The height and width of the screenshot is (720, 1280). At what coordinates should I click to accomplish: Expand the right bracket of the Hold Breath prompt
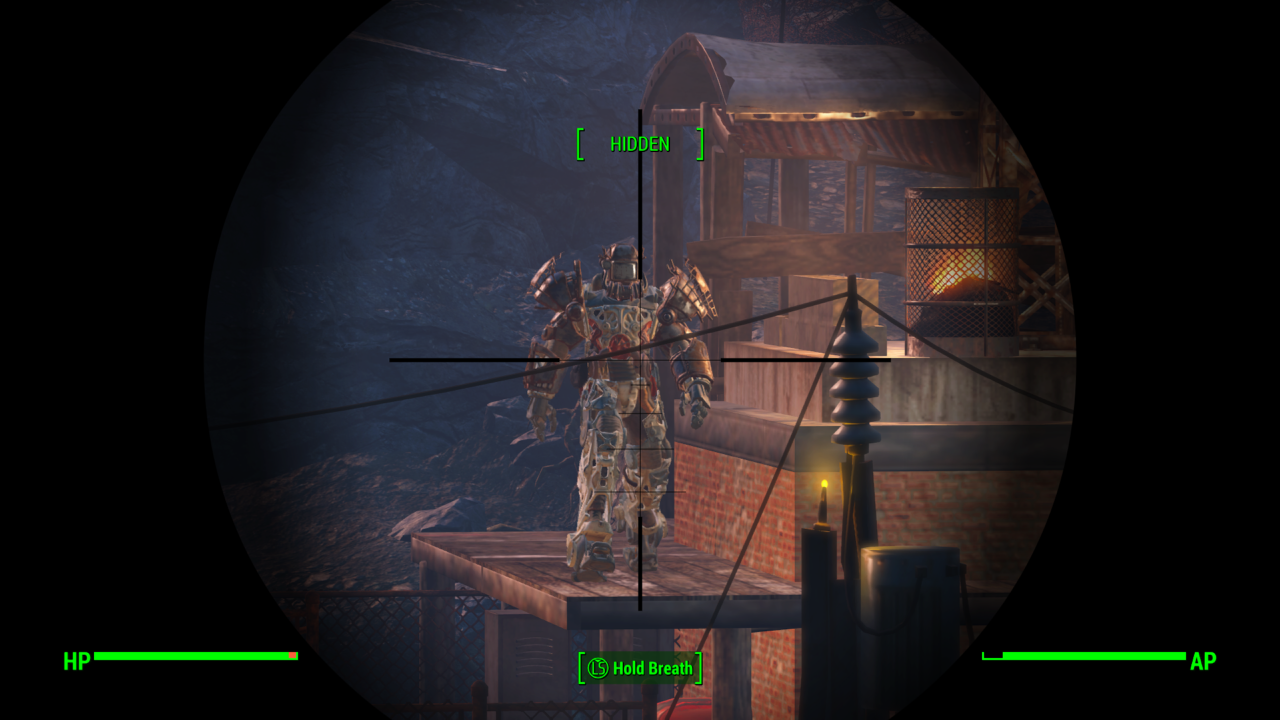coord(699,669)
